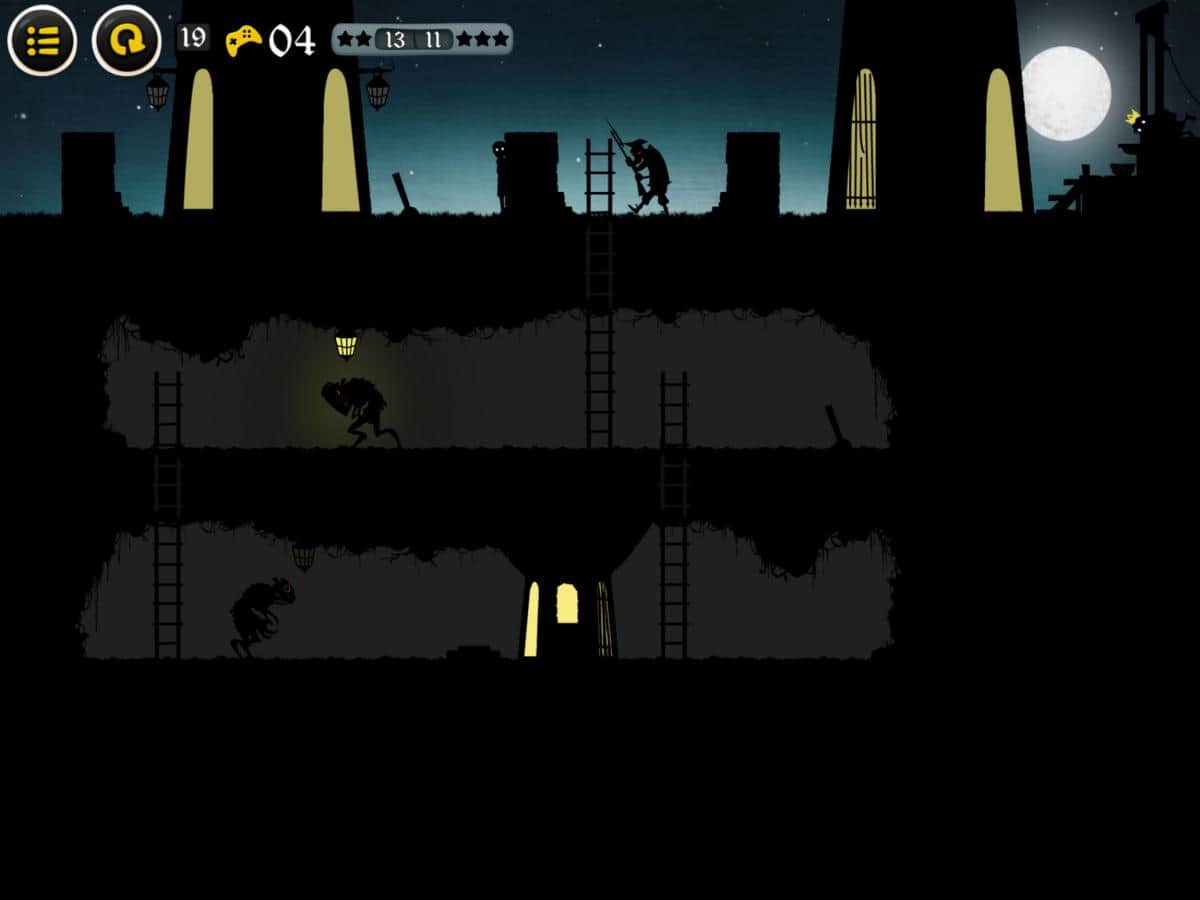Open the level menu list button
The width and height of the screenshot is (1200, 900).
tap(42, 41)
